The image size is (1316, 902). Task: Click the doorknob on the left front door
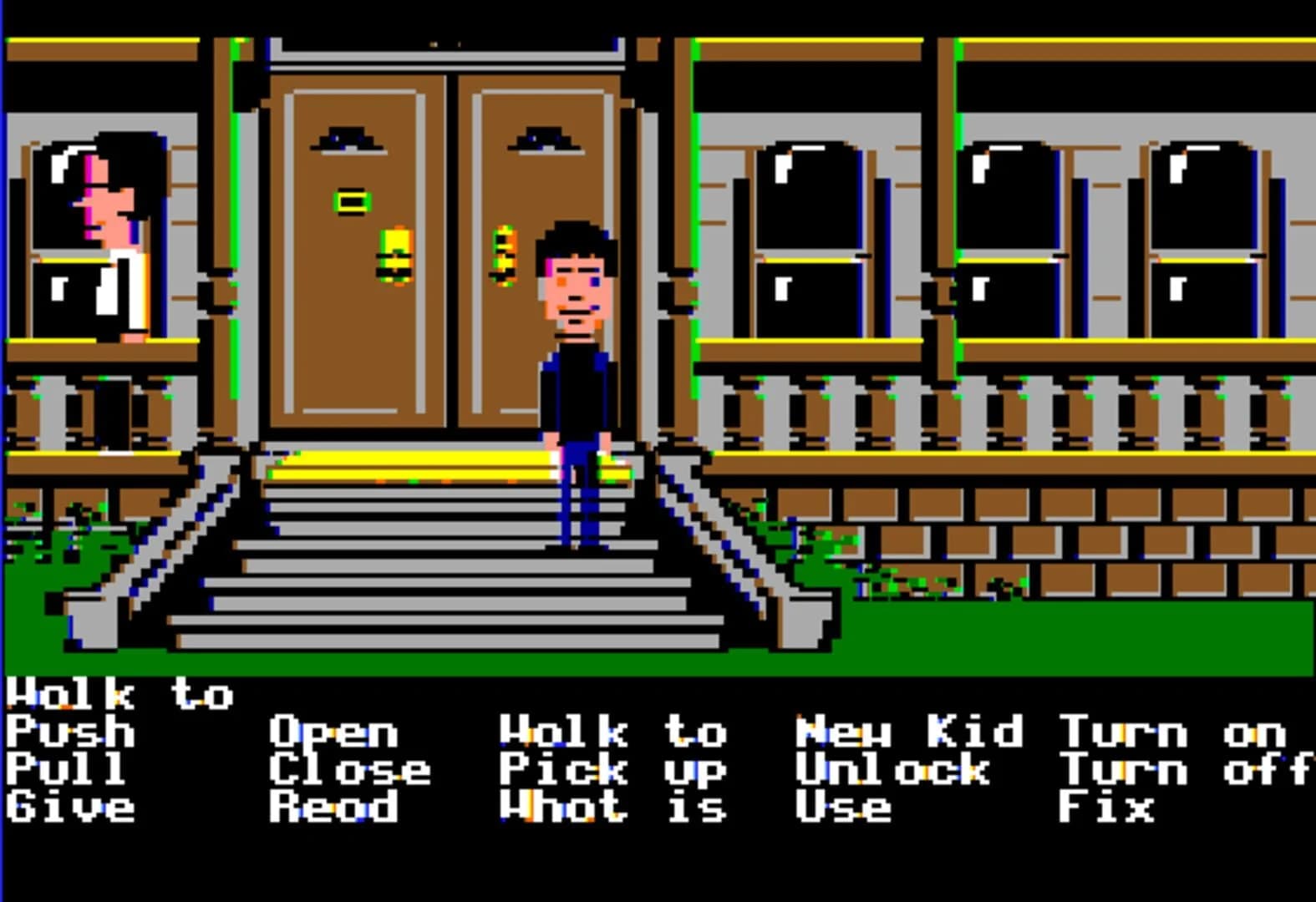[x=394, y=255]
